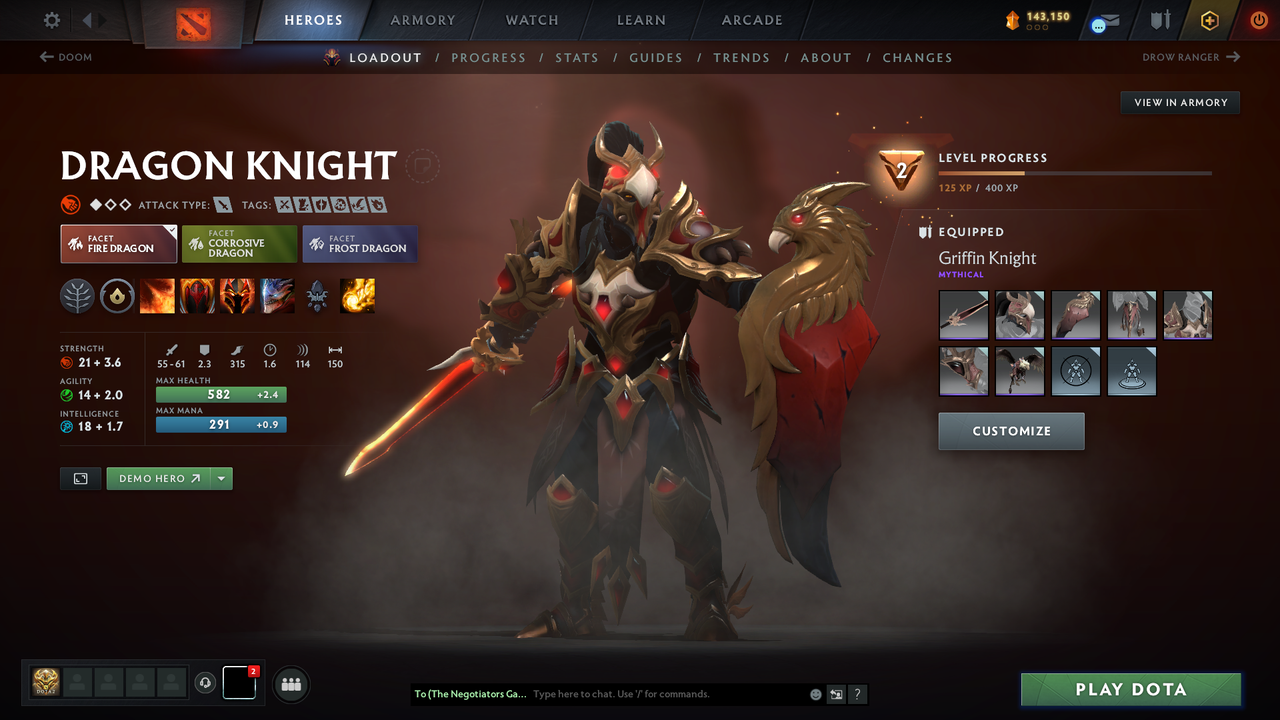Open the Armory menu item
This screenshot has width=1280, height=720.
coord(422,20)
